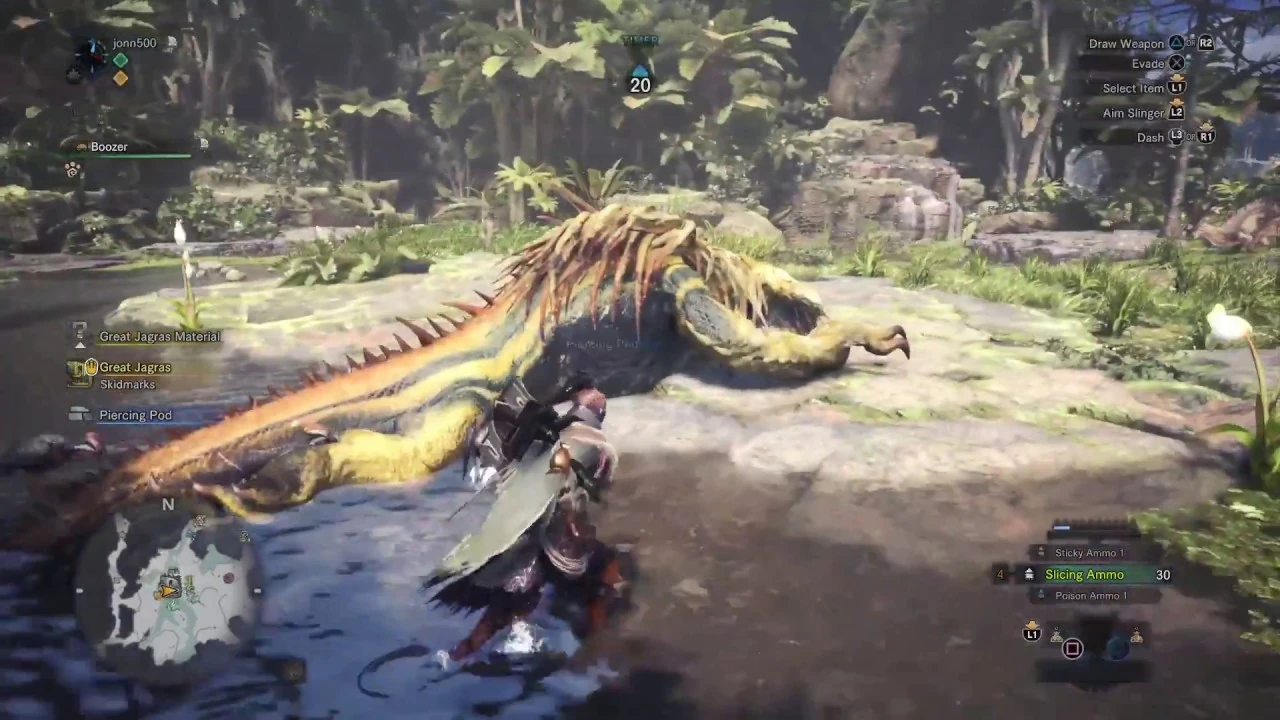Click the Boozer Palico name label
1280x720 pixels.
(109, 146)
